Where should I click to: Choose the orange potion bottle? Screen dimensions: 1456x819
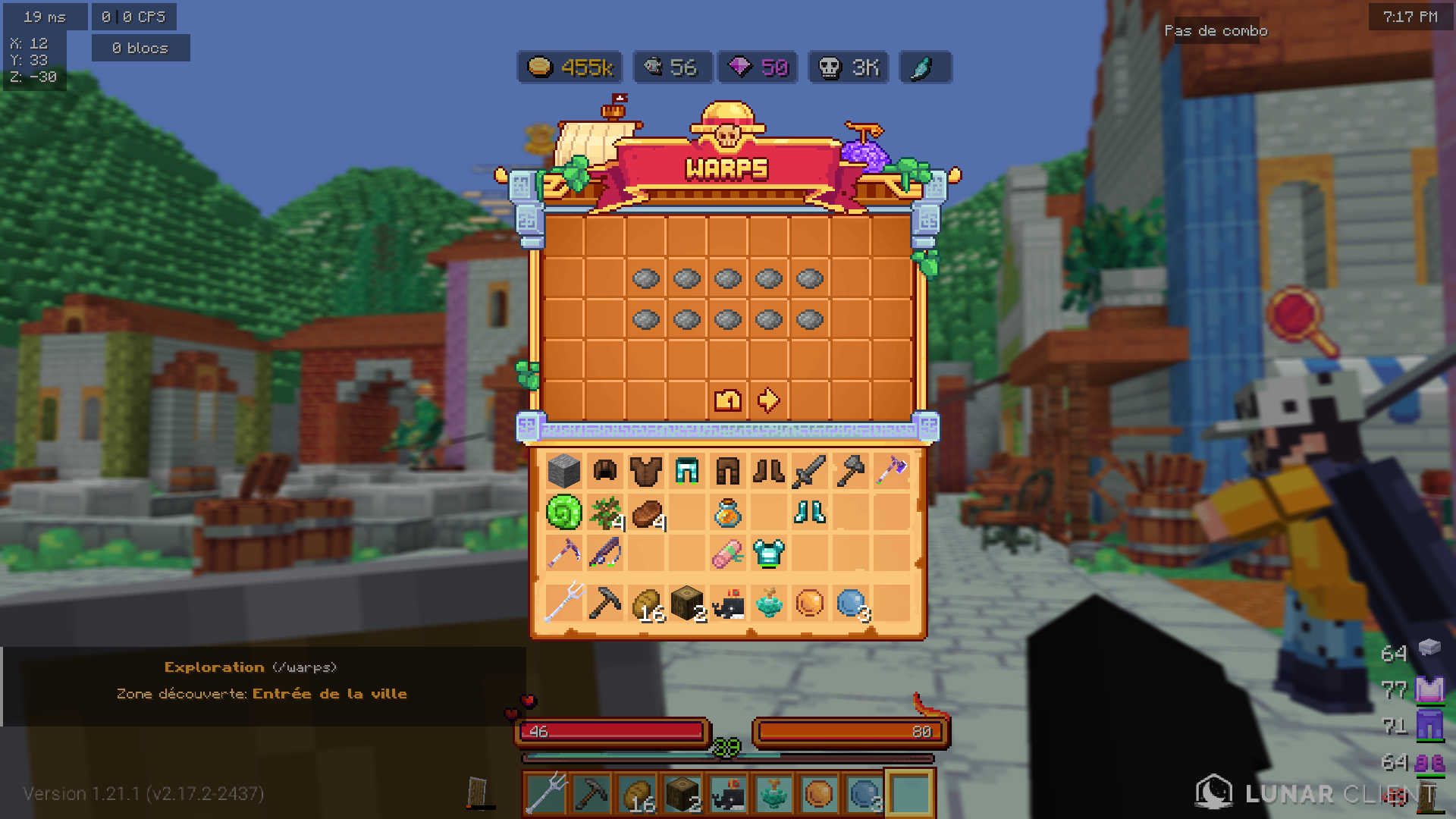(728, 513)
